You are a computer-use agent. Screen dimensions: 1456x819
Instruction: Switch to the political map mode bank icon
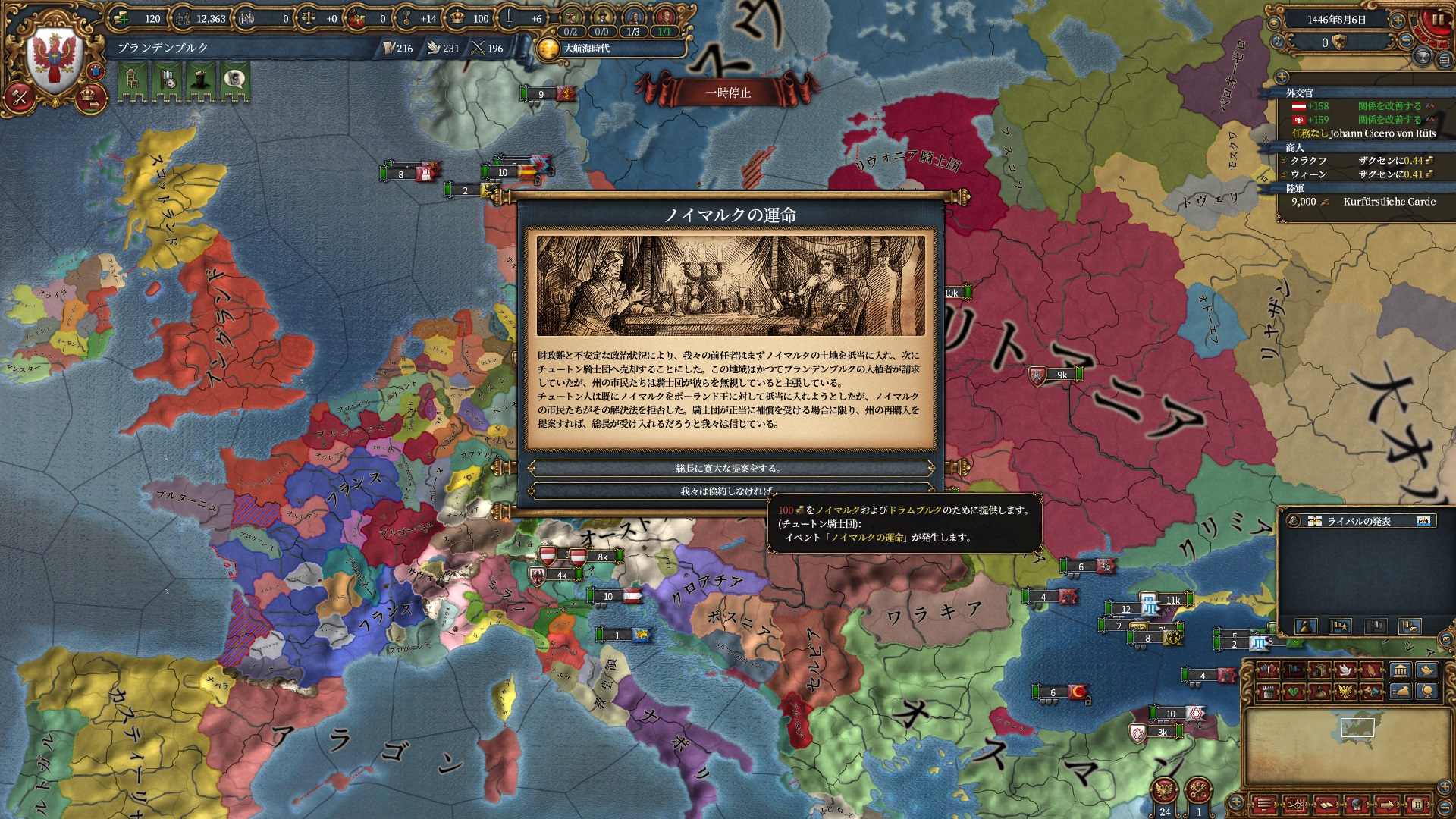(x=1400, y=670)
